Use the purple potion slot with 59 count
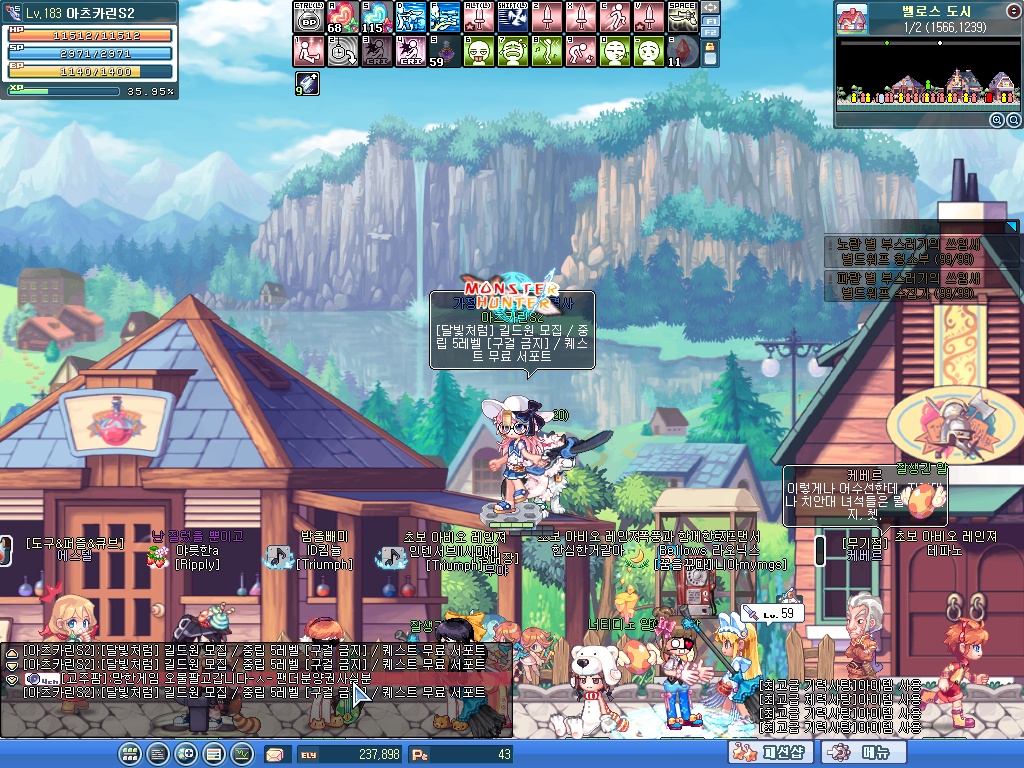The height and width of the screenshot is (768, 1024). click(444, 51)
